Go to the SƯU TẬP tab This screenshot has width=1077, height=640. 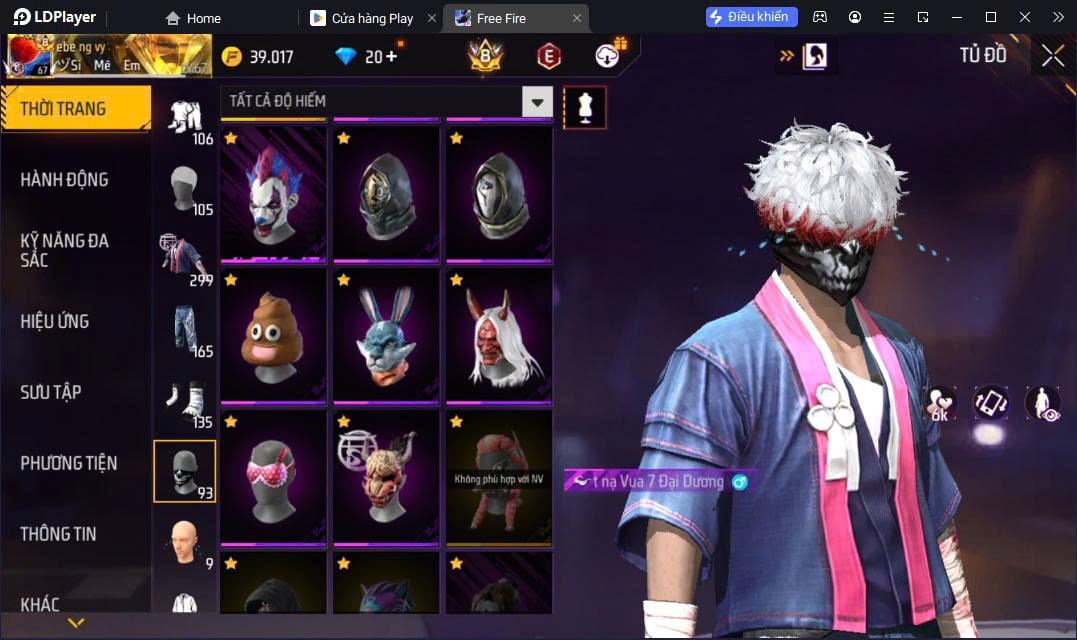tap(52, 393)
